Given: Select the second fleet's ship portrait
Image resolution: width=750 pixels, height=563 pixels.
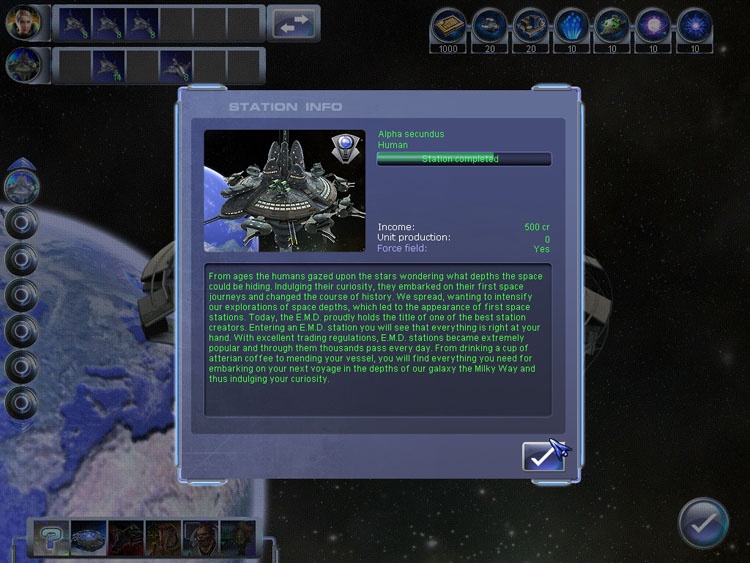Looking at the screenshot, I should pyautogui.click(x=22, y=65).
